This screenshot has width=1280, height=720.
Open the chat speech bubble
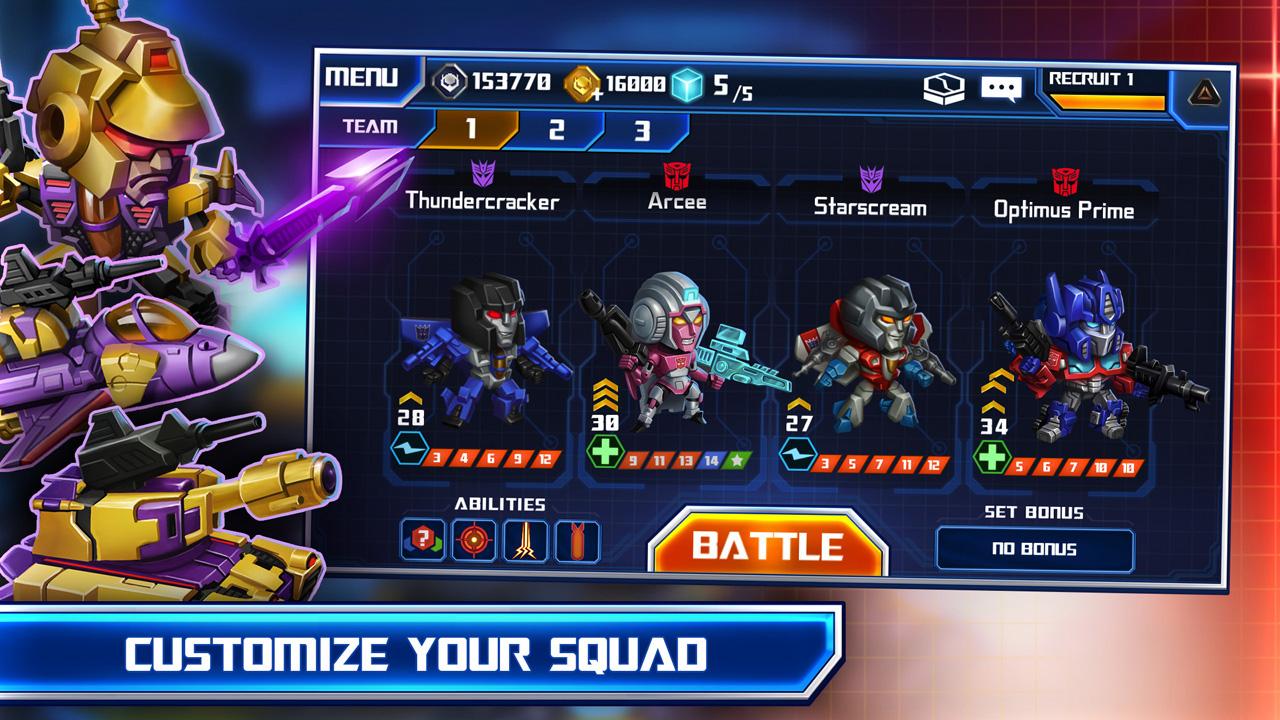1000,88
